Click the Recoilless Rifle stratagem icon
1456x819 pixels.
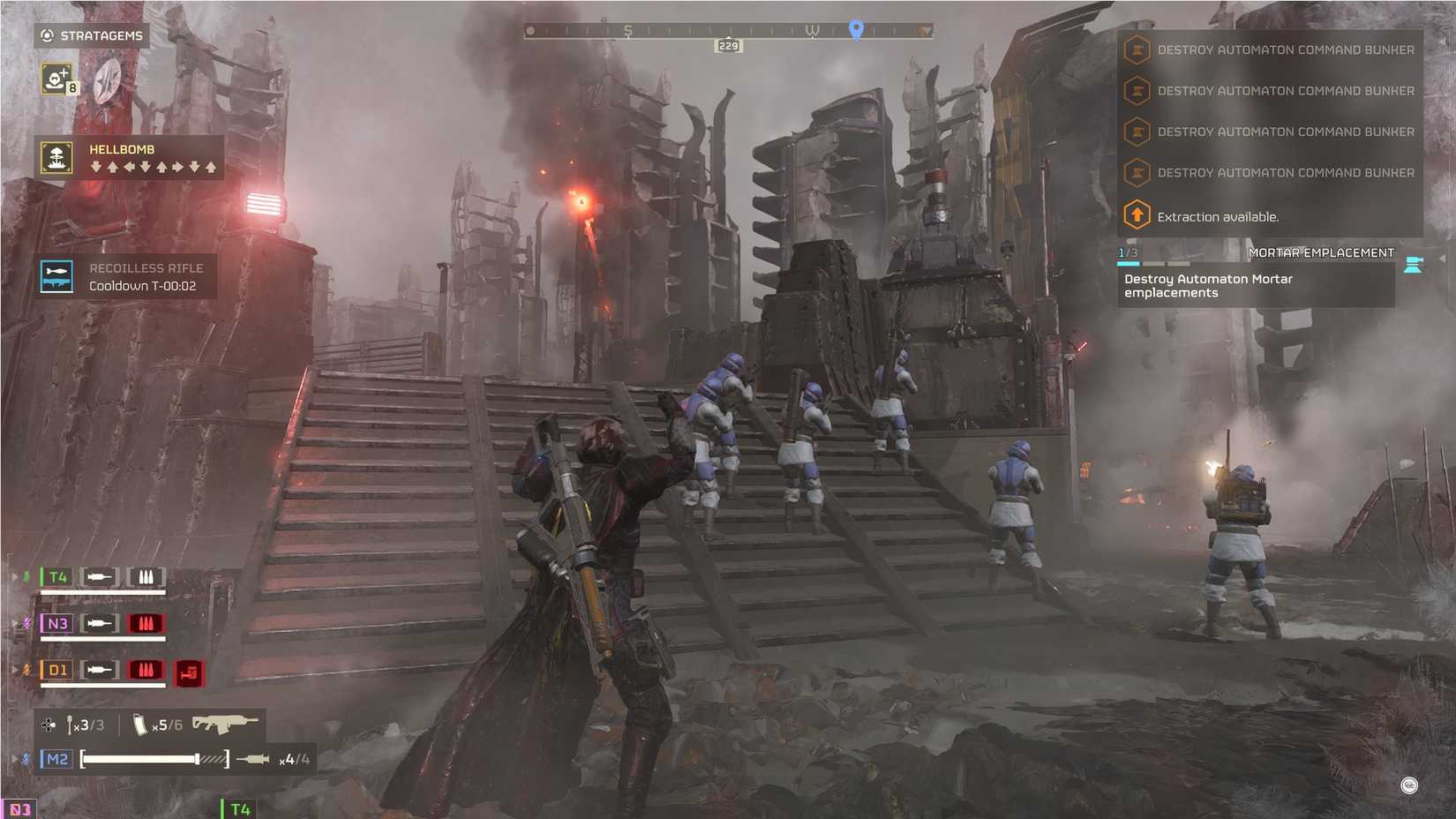(56, 276)
